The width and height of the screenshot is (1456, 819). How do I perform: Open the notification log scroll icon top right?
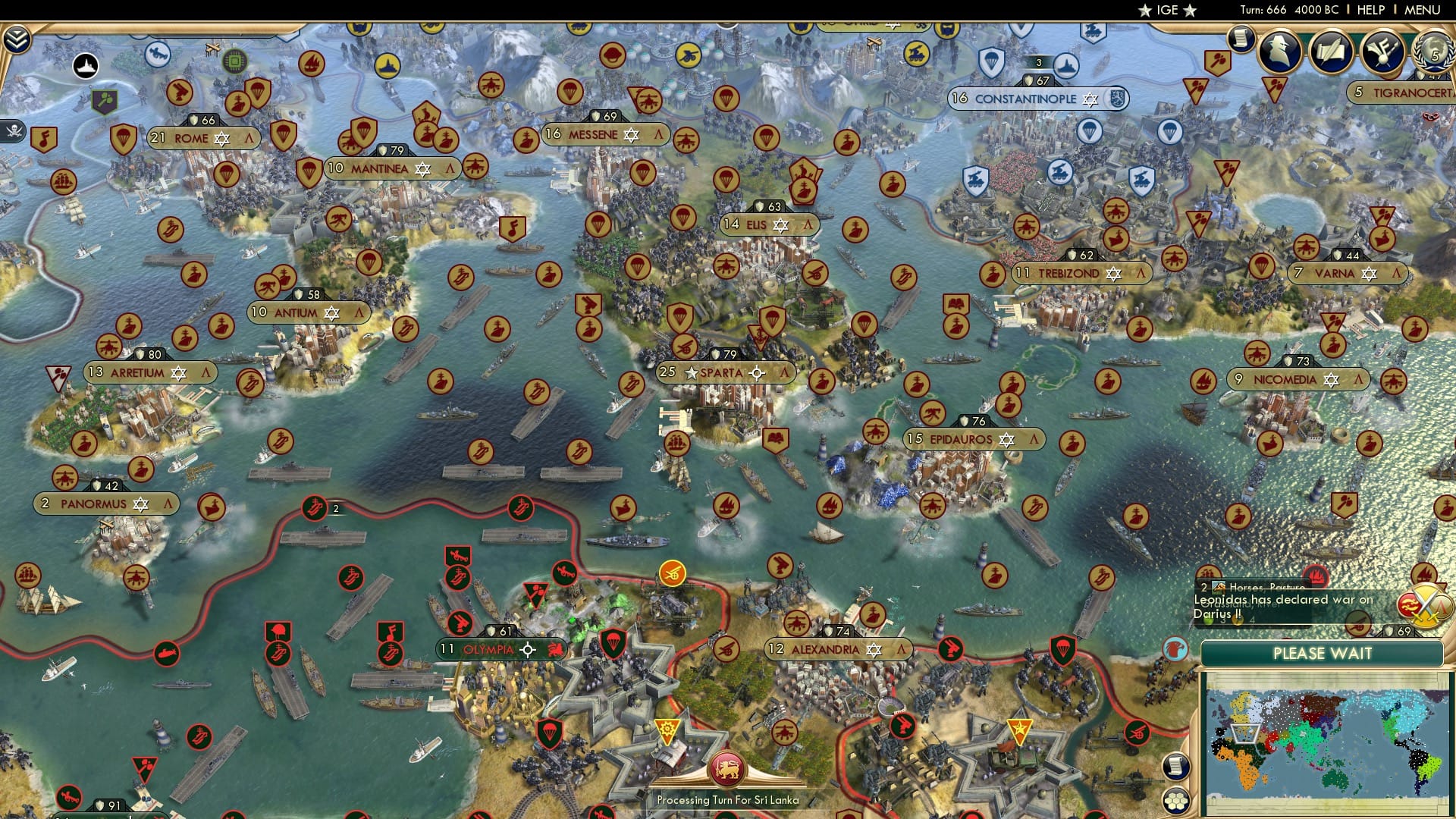point(1242,39)
